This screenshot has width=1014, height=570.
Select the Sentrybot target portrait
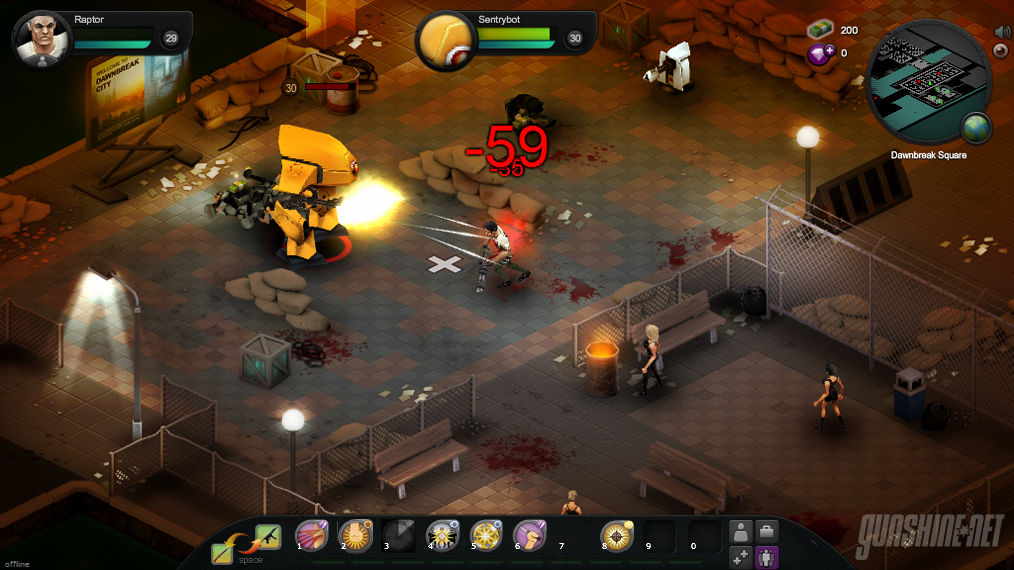[444, 41]
